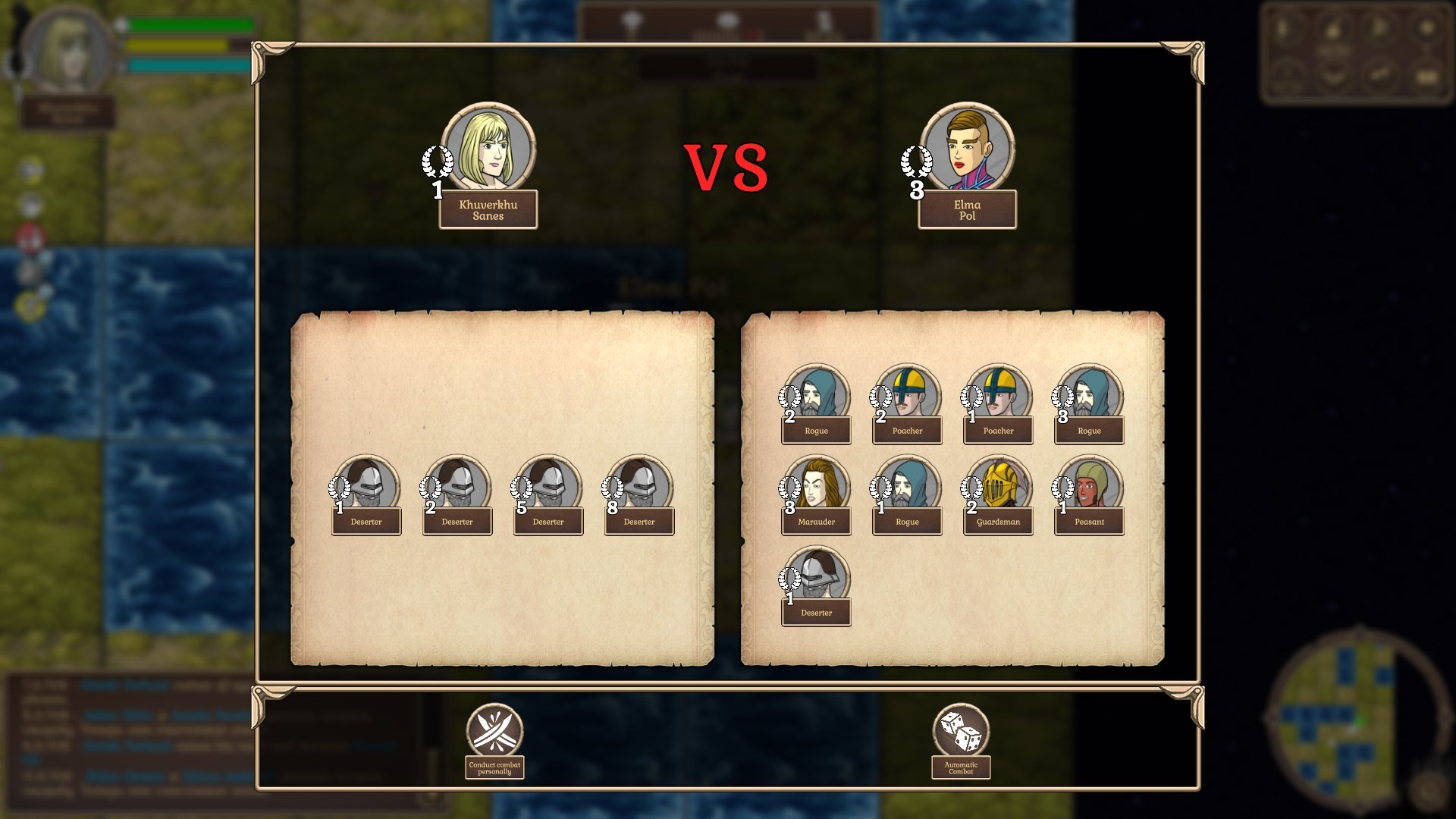Start Automatic Combat with the dice
This screenshot has height=819, width=1456.
(961, 731)
